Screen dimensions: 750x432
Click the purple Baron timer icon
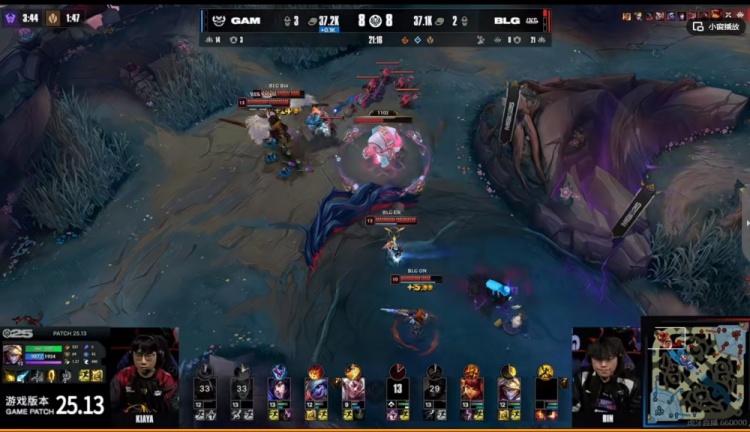pos(11,17)
